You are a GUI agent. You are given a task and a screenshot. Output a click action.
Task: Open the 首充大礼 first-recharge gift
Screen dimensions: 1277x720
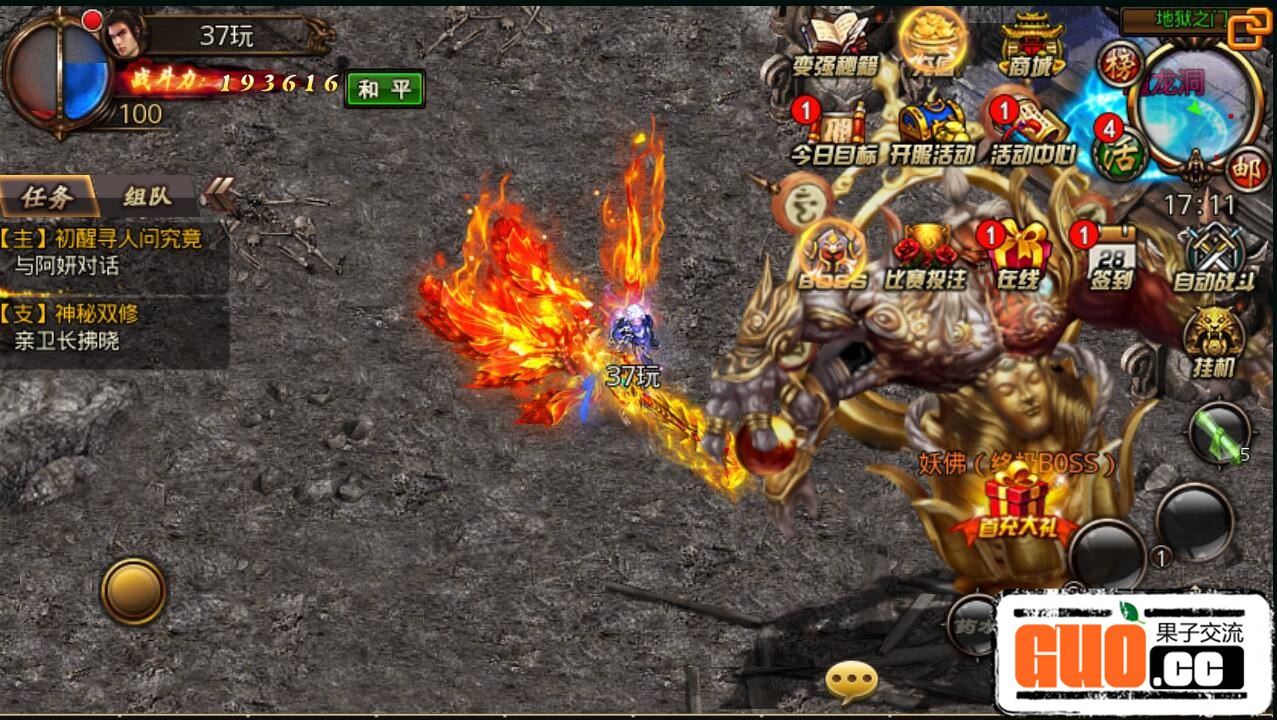tap(1014, 507)
